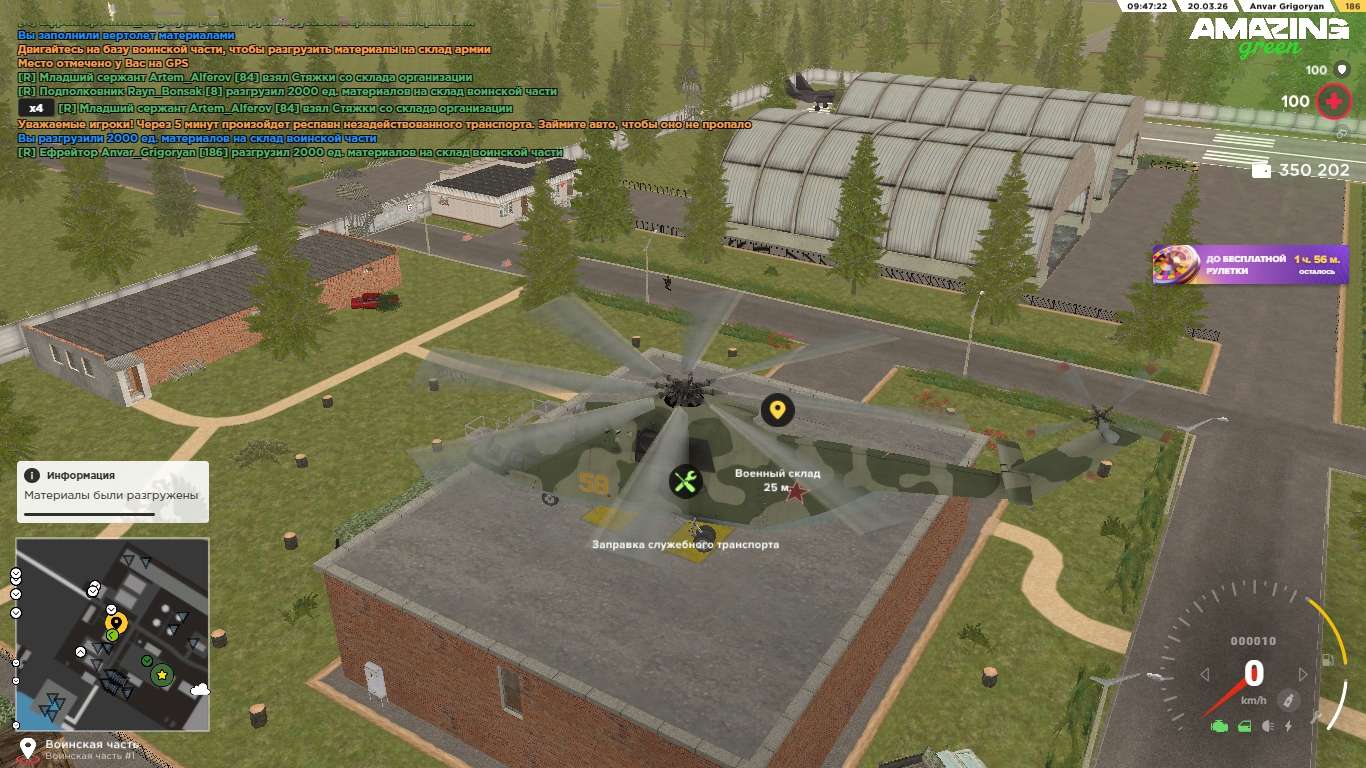Click the red health cross icon
Screen dimensions: 1366x768
click(x=1332, y=101)
